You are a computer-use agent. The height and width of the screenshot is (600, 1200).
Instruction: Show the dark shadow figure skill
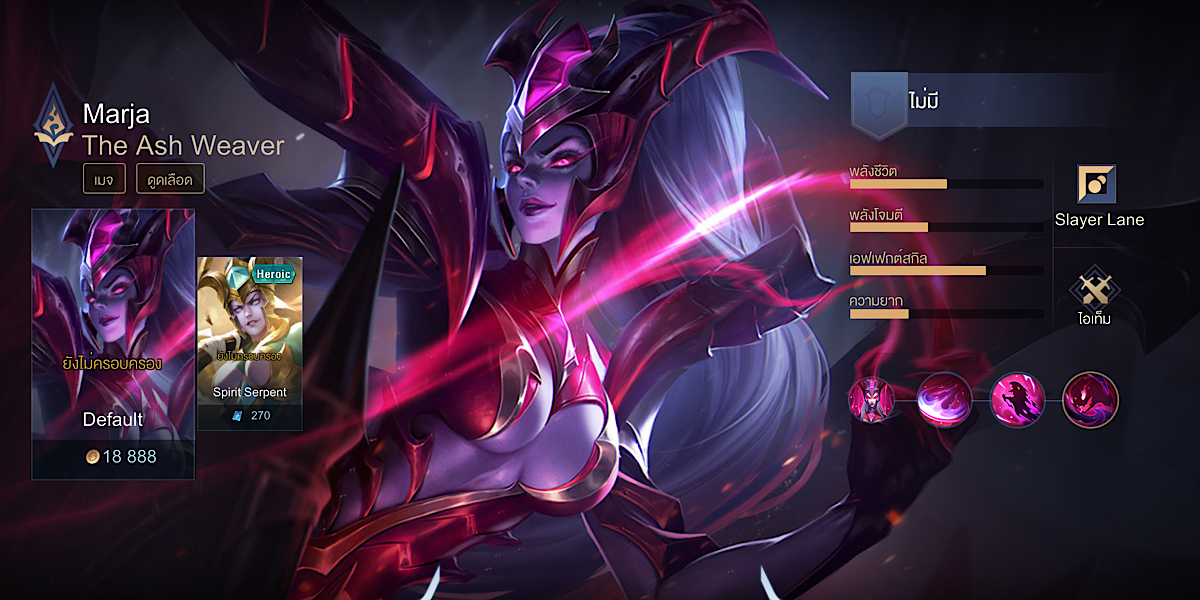[1017, 399]
